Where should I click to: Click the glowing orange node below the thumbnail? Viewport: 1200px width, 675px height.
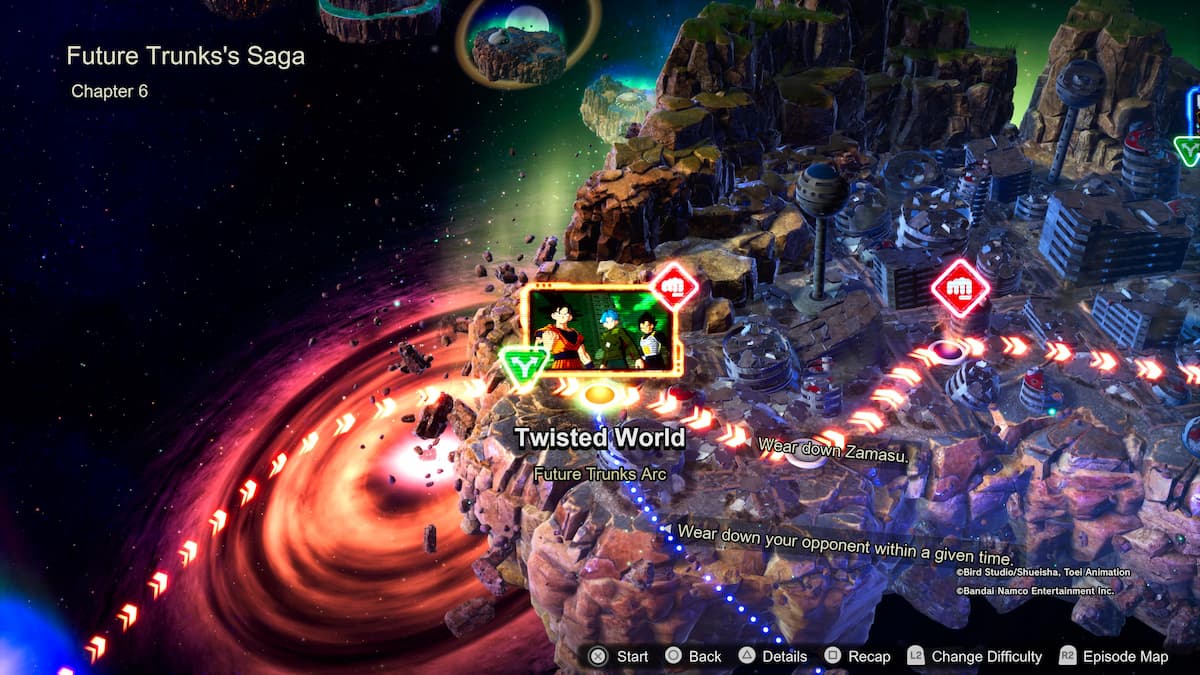(x=599, y=394)
